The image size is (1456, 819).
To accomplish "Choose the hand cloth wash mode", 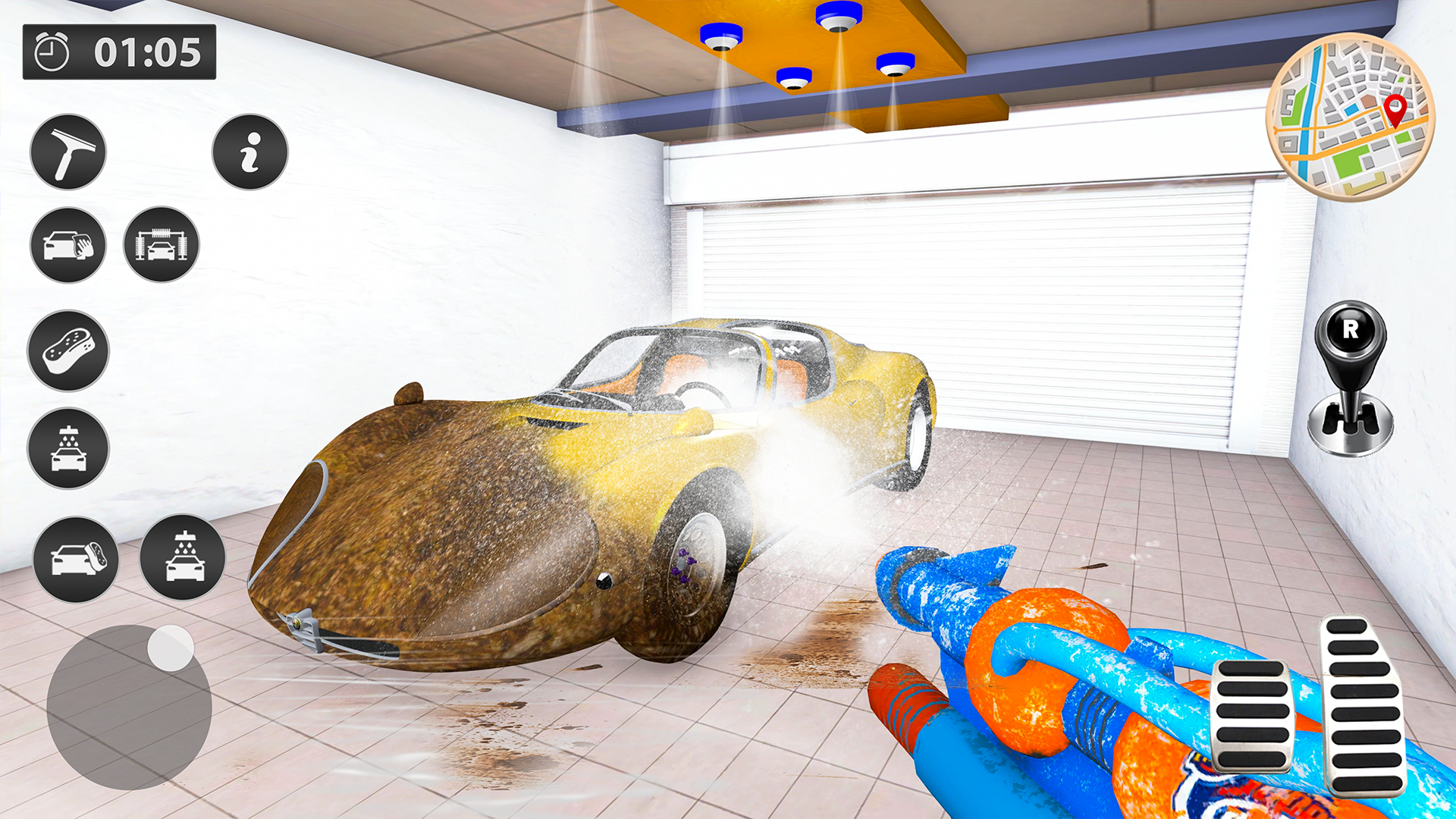I will click(67, 246).
